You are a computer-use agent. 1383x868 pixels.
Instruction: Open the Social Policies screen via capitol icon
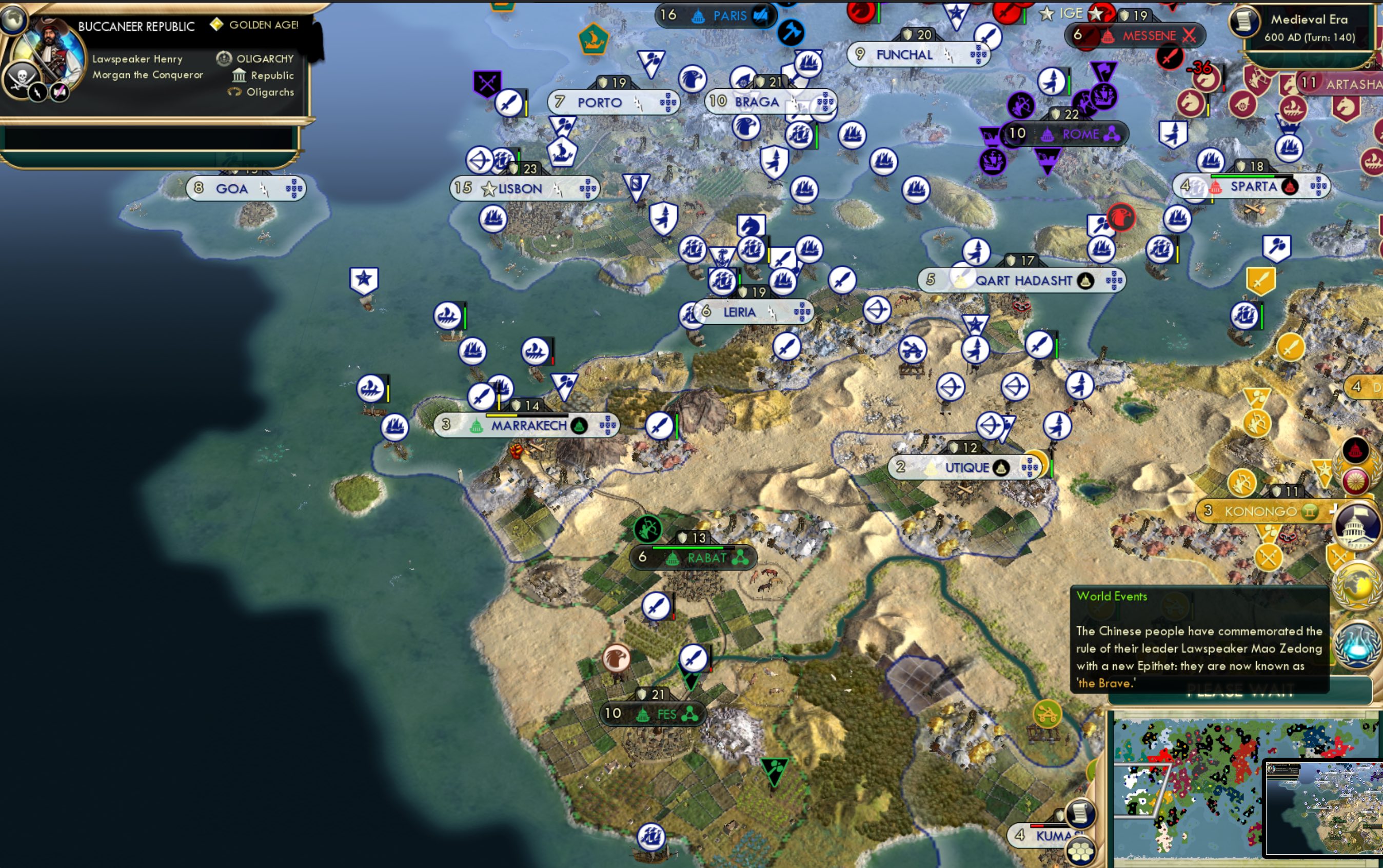(1356, 525)
